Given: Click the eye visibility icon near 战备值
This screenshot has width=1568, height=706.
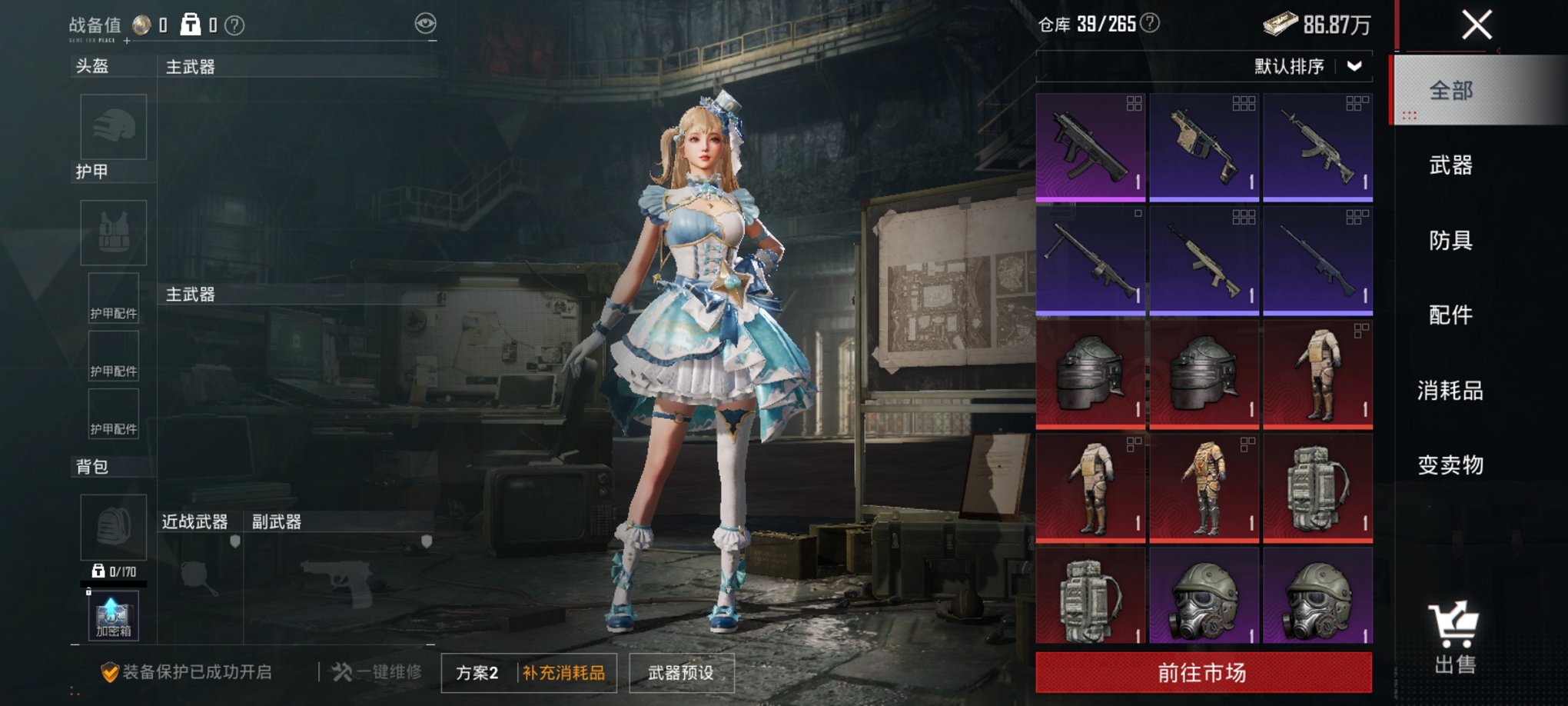Looking at the screenshot, I should point(425,23).
